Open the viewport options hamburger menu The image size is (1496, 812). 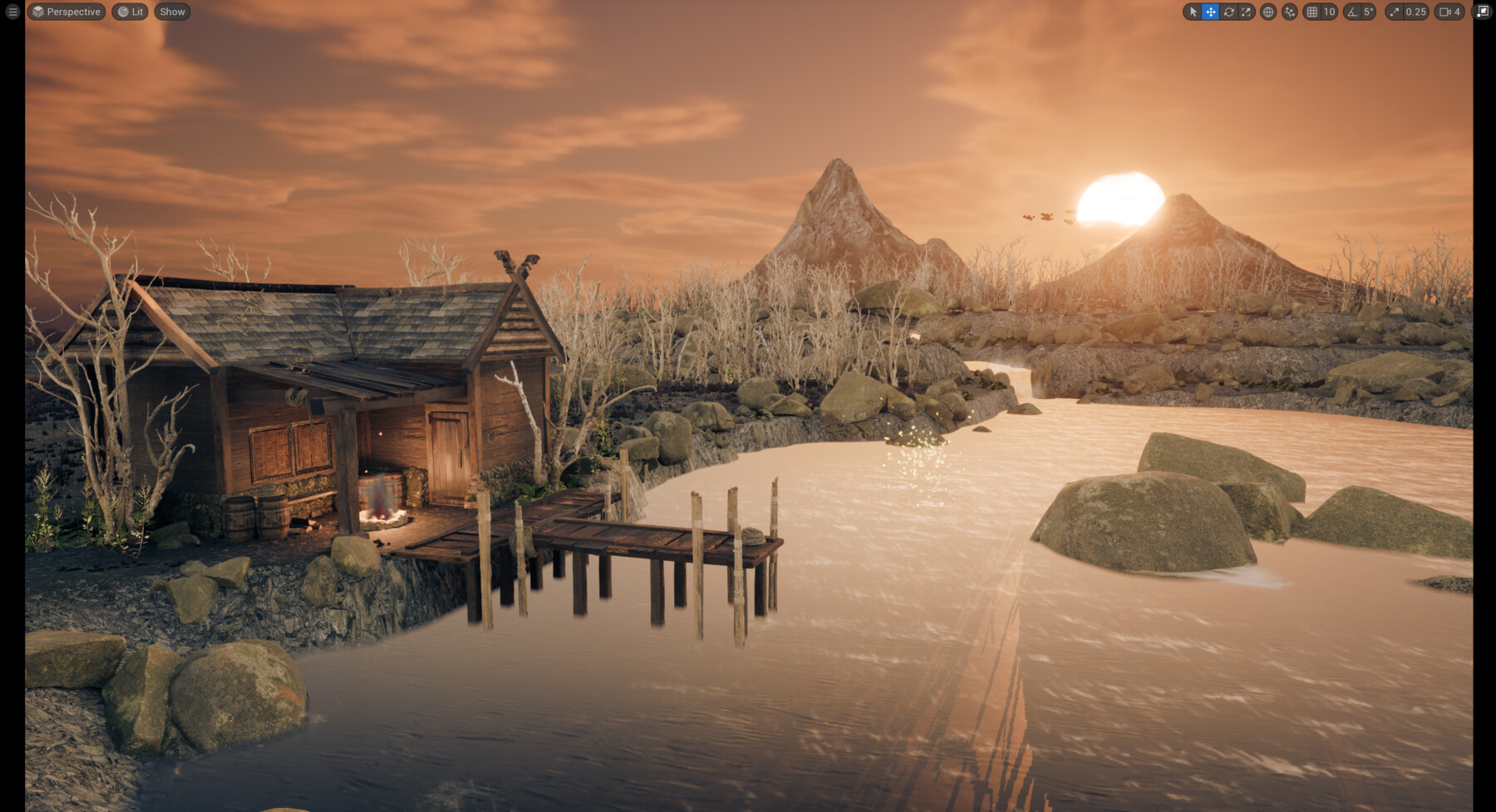point(12,12)
